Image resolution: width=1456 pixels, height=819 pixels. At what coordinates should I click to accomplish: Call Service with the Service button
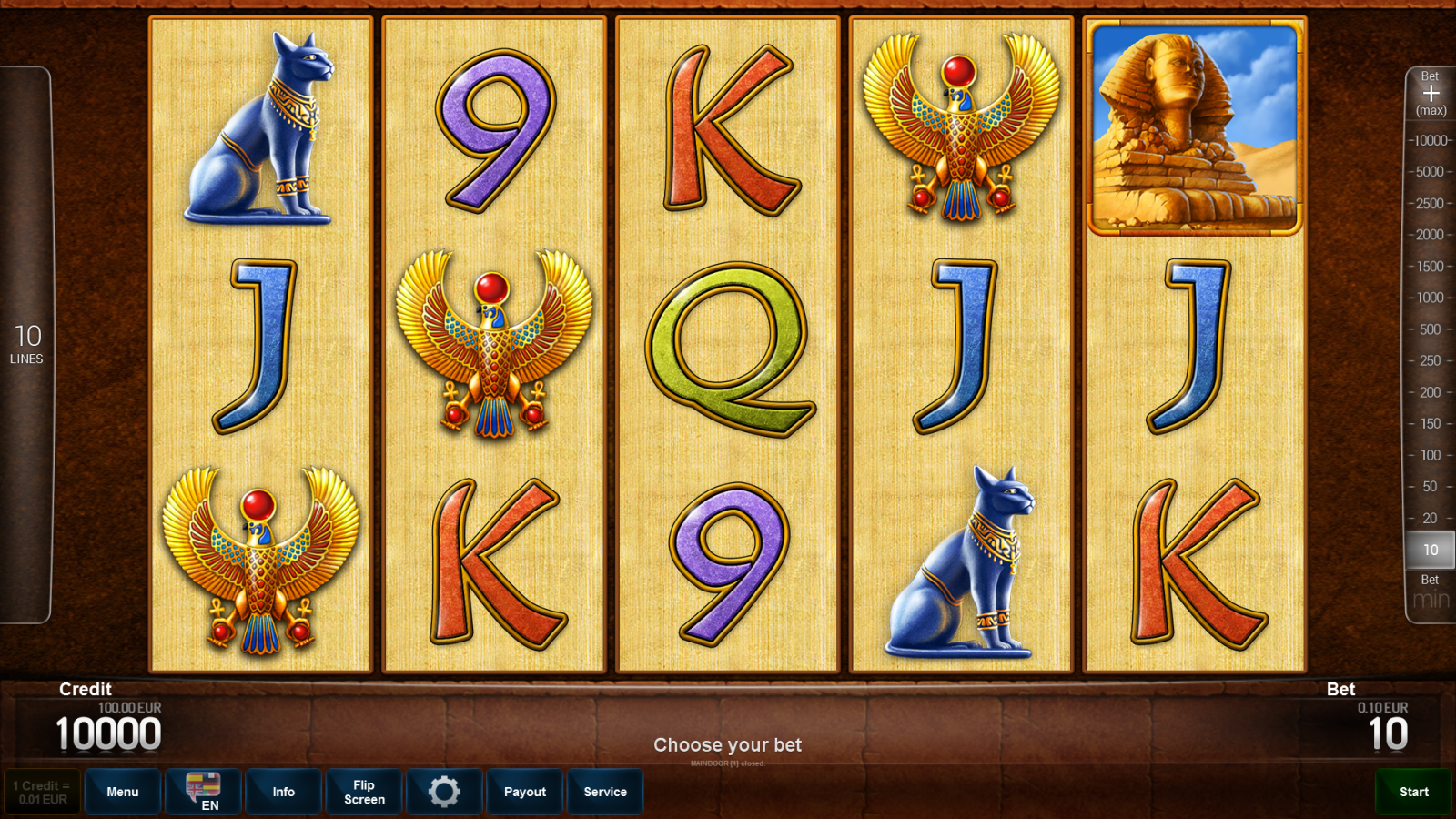tap(605, 792)
